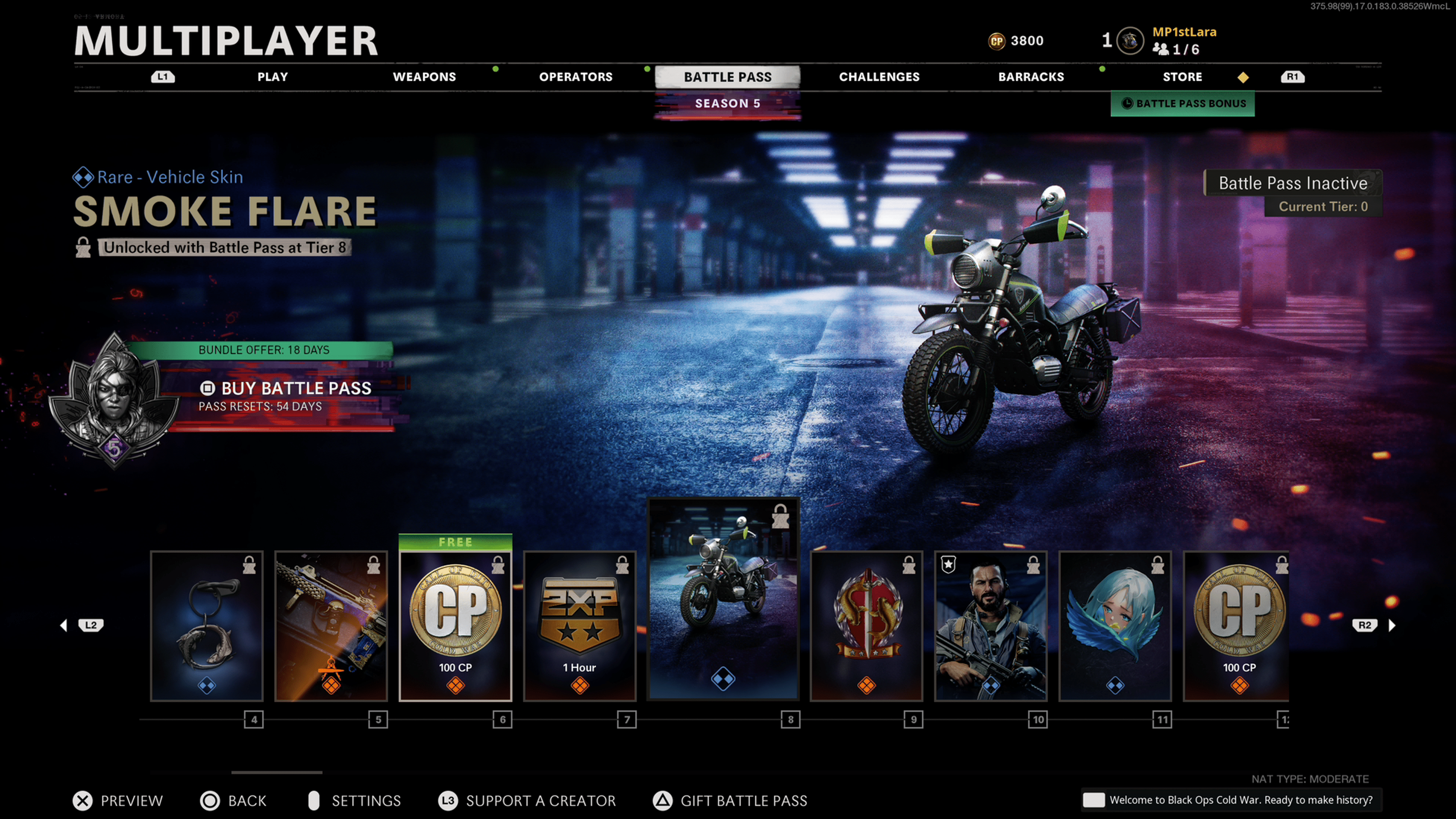Select the tier 10 operator skin card

[991, 626]
